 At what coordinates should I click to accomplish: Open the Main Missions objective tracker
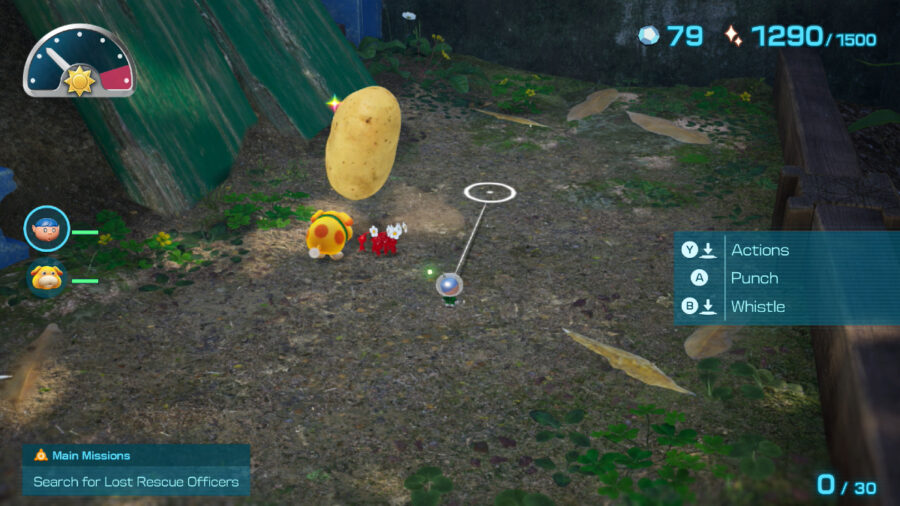pyautogui.click(x=136, y=469)
